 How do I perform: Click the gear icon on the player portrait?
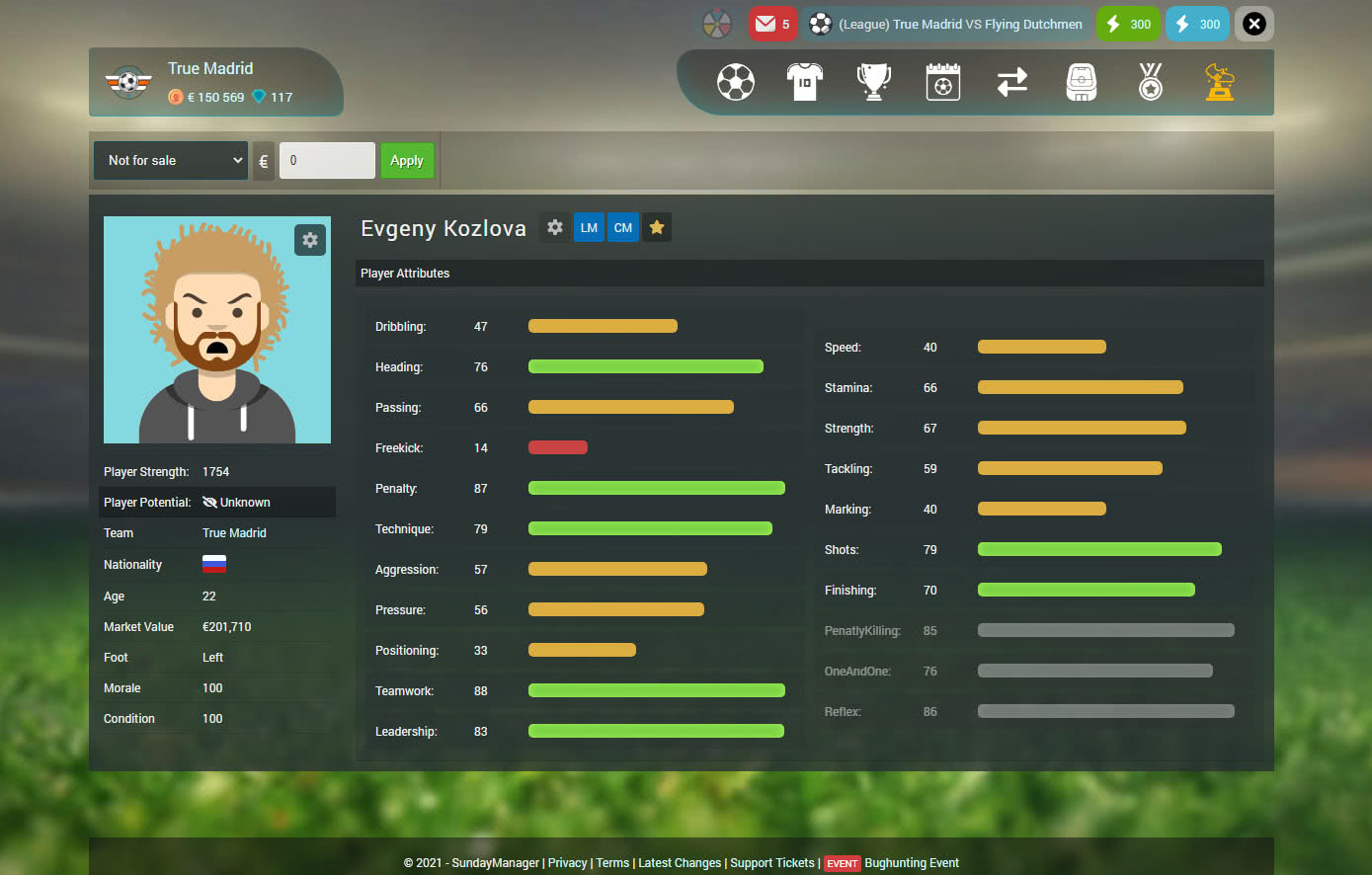pos(310,240)
